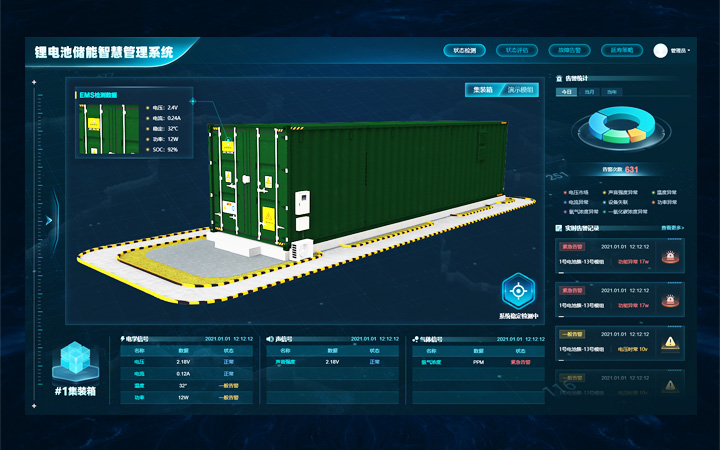Click the hexagonal crosshair system monitoring icon

[518, 291]
